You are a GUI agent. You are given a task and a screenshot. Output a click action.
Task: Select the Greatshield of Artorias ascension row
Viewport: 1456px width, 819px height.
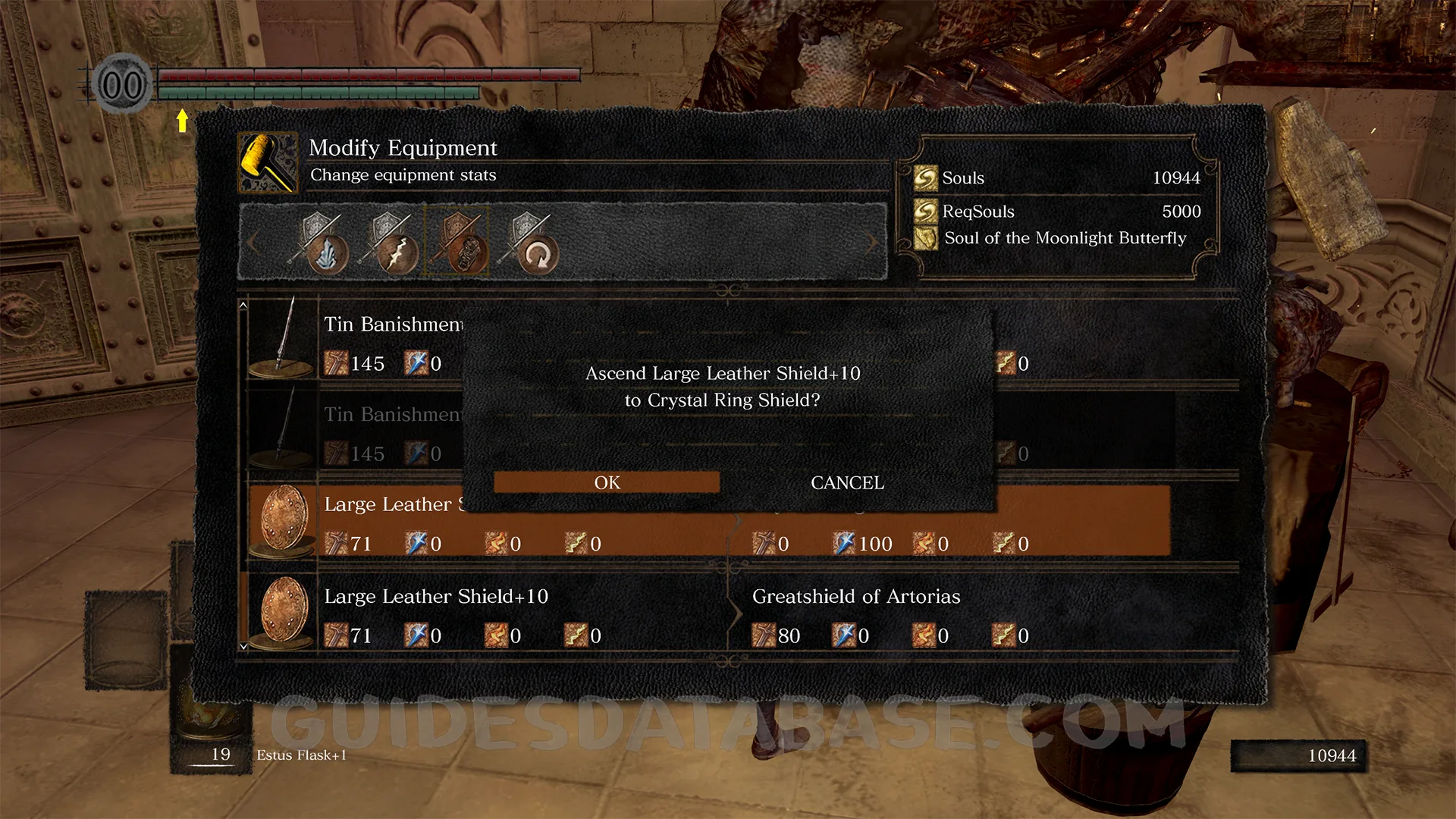855,614
